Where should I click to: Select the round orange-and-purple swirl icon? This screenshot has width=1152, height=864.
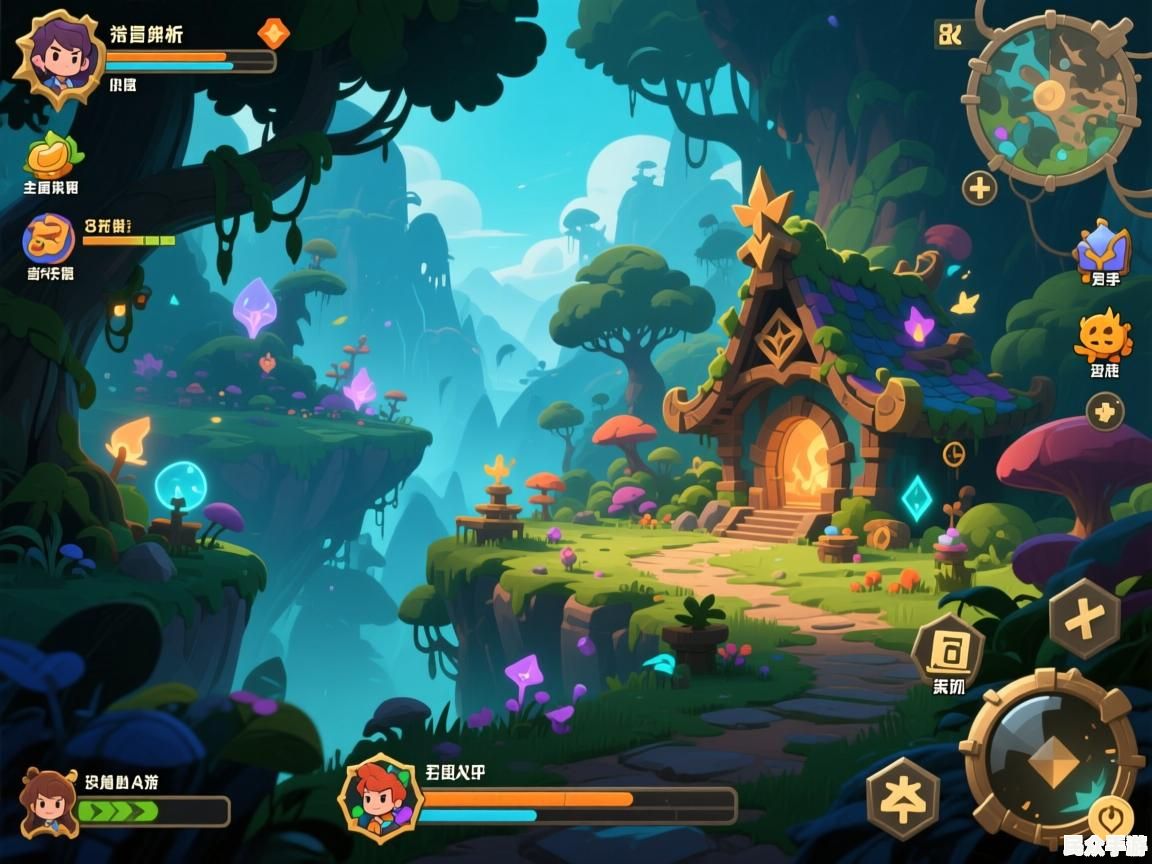click(x=49, y=239)
